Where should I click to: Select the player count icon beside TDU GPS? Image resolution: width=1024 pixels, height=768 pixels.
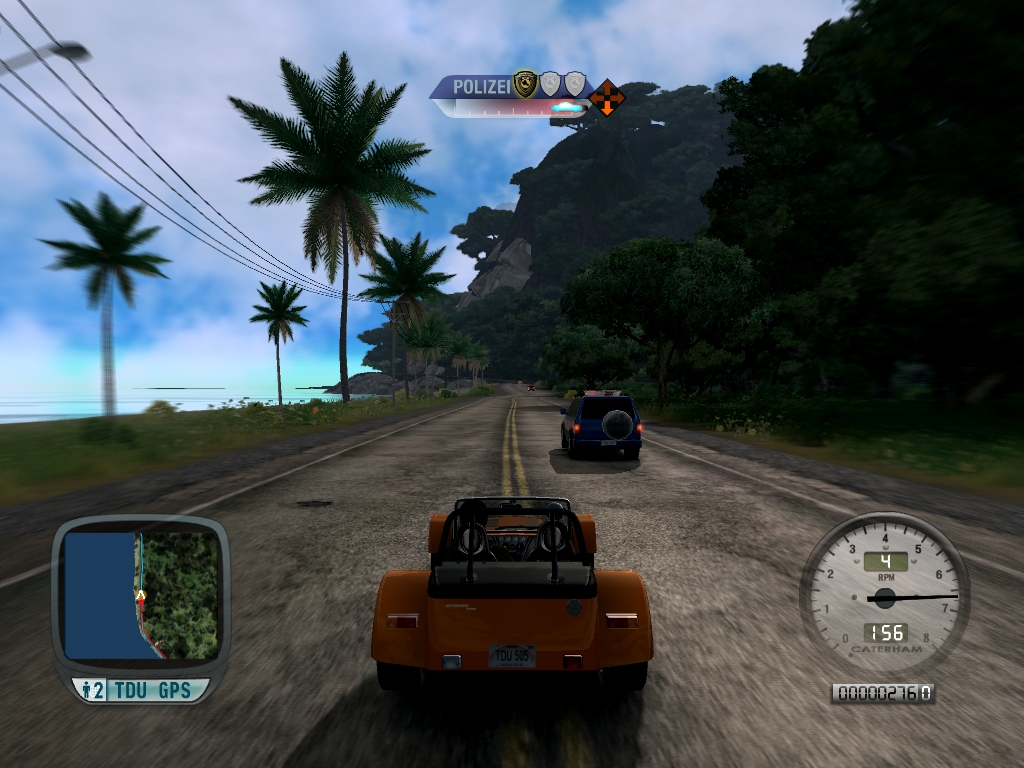point(92,689)
